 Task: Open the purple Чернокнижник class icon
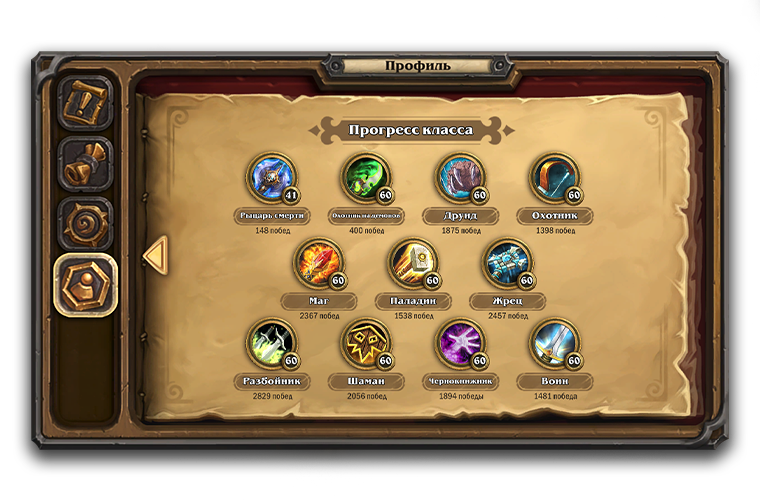460,345
